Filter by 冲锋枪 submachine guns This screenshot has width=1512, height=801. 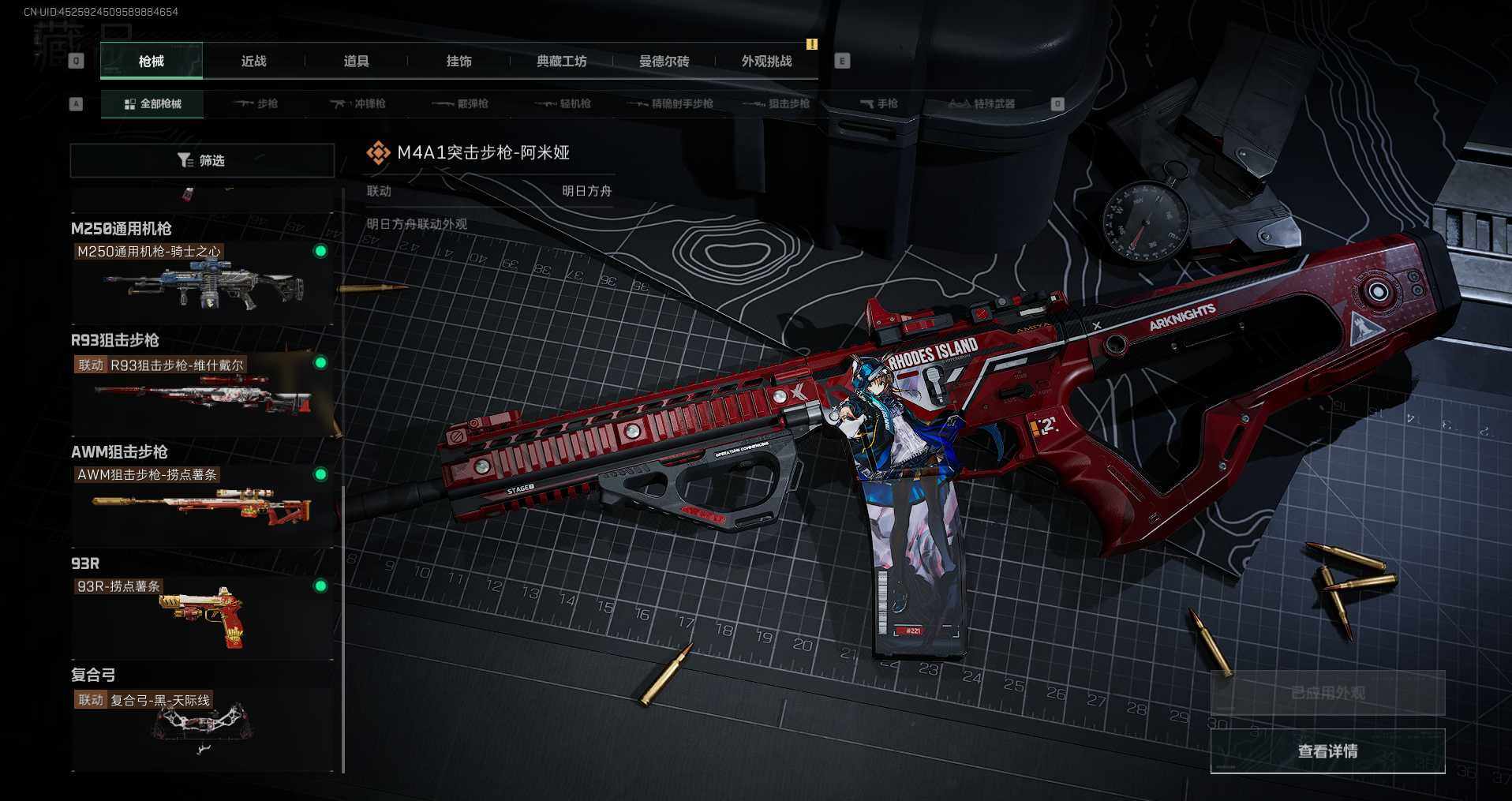pos(359,104)
